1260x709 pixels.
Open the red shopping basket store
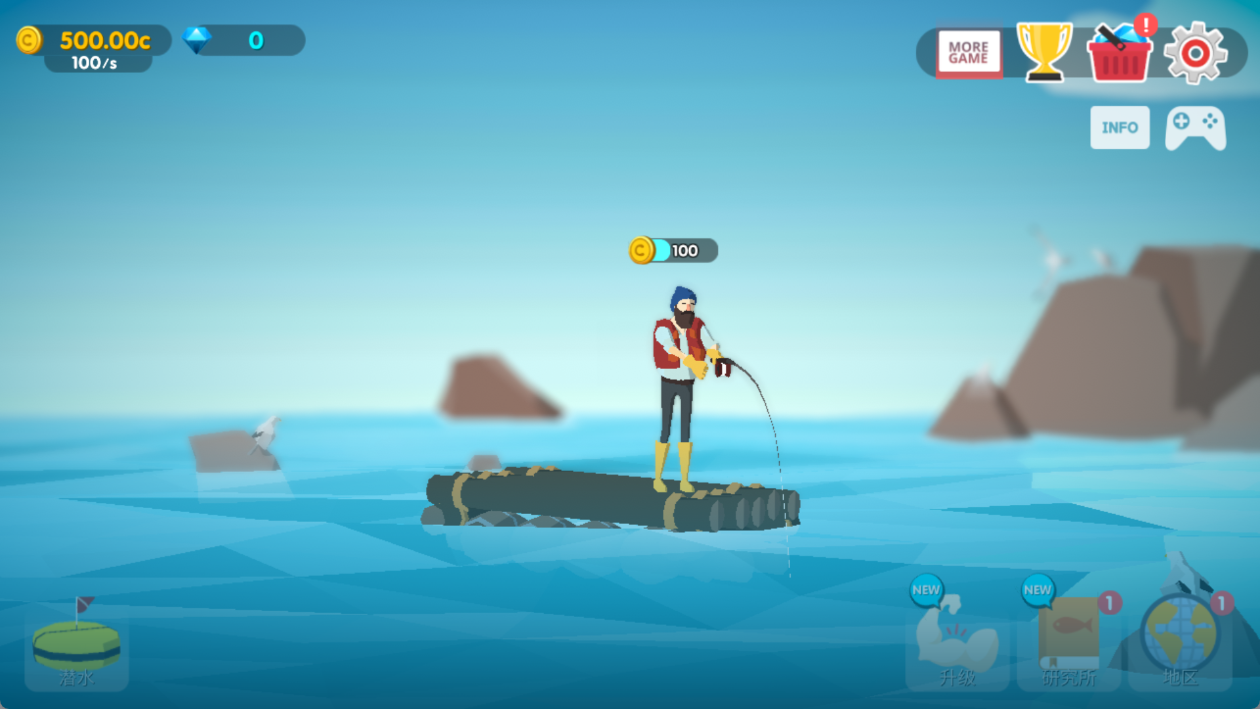pyautogui.click(x=1120, y=53)
